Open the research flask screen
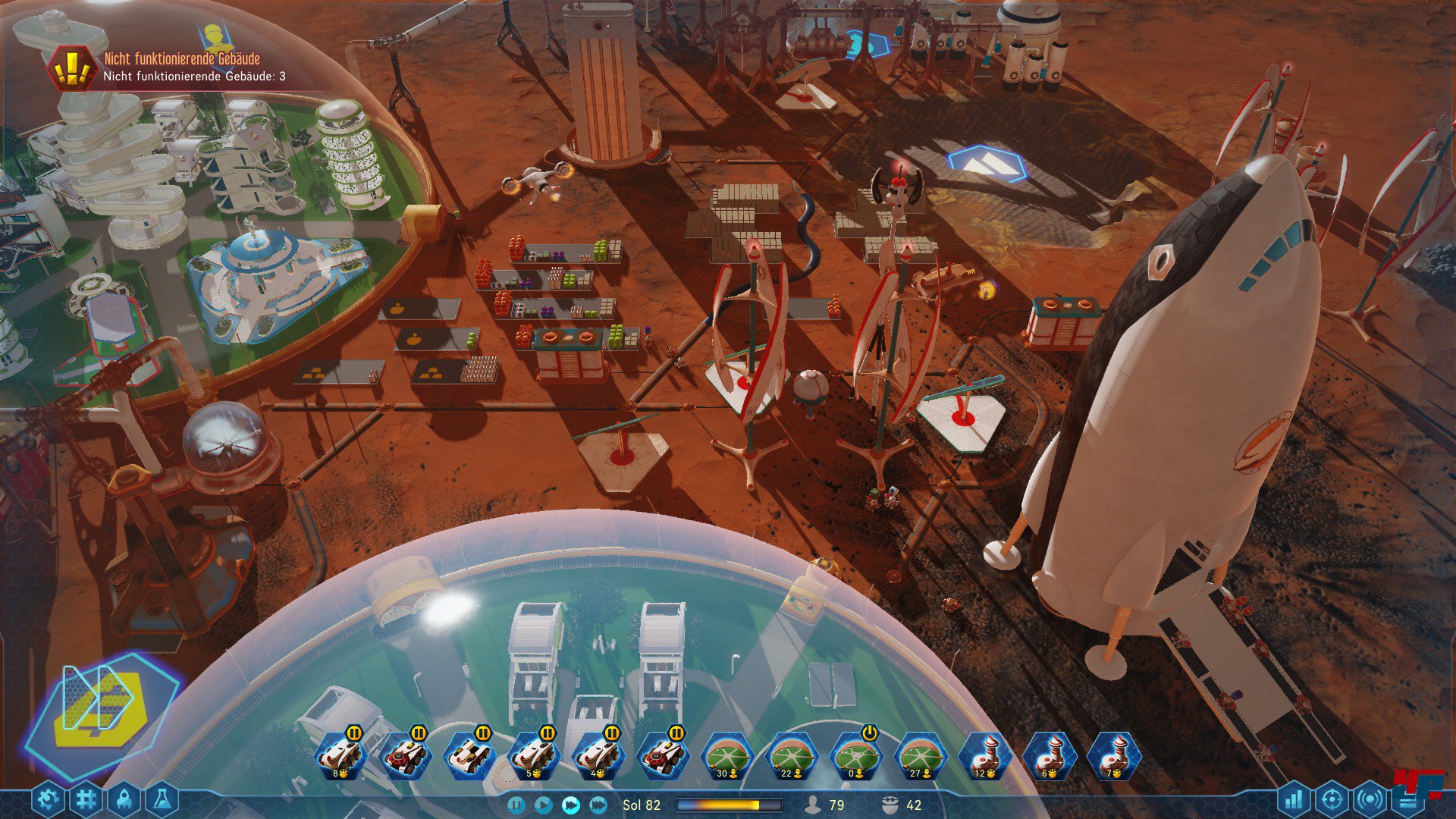 click(162, 799)
